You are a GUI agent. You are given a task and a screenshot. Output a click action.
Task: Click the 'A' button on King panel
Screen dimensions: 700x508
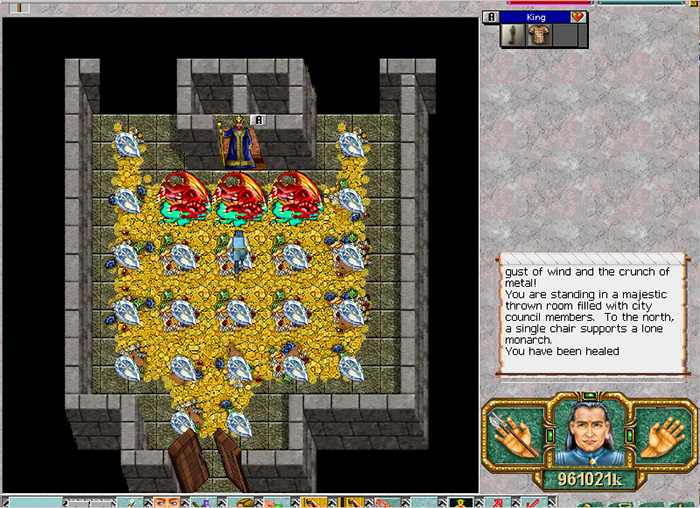point(489,17)
